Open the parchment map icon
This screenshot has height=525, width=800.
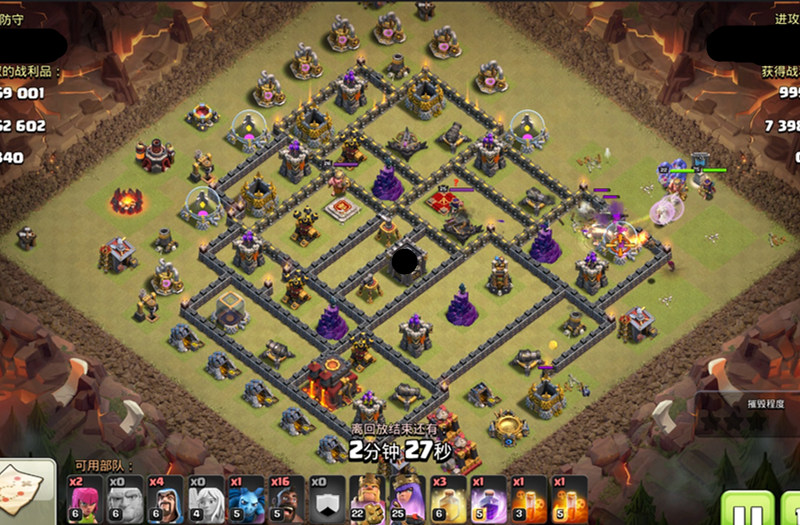pyautogui.click(x=24, y=491)
